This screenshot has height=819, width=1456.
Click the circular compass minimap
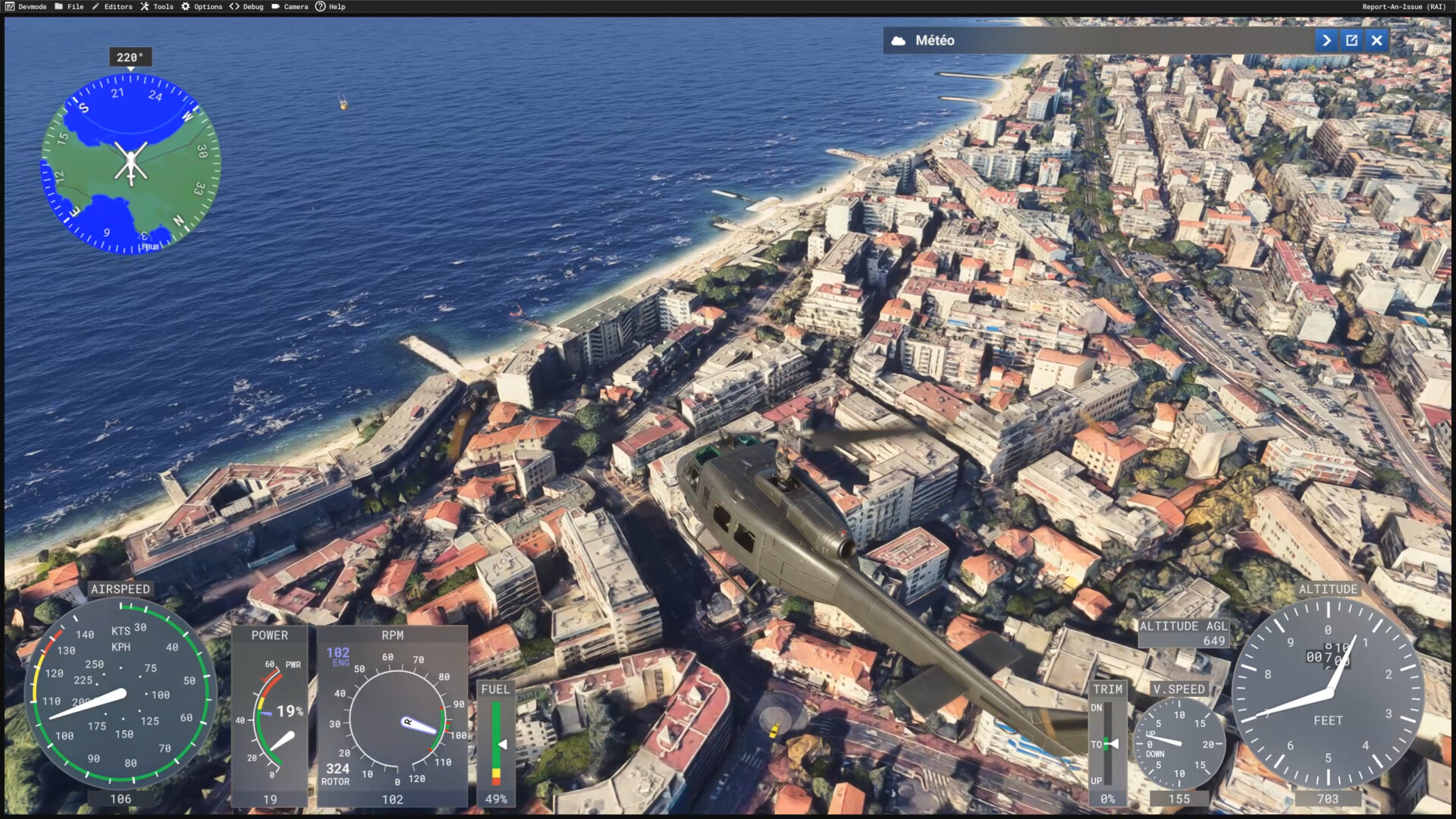[x=130, y=164]
